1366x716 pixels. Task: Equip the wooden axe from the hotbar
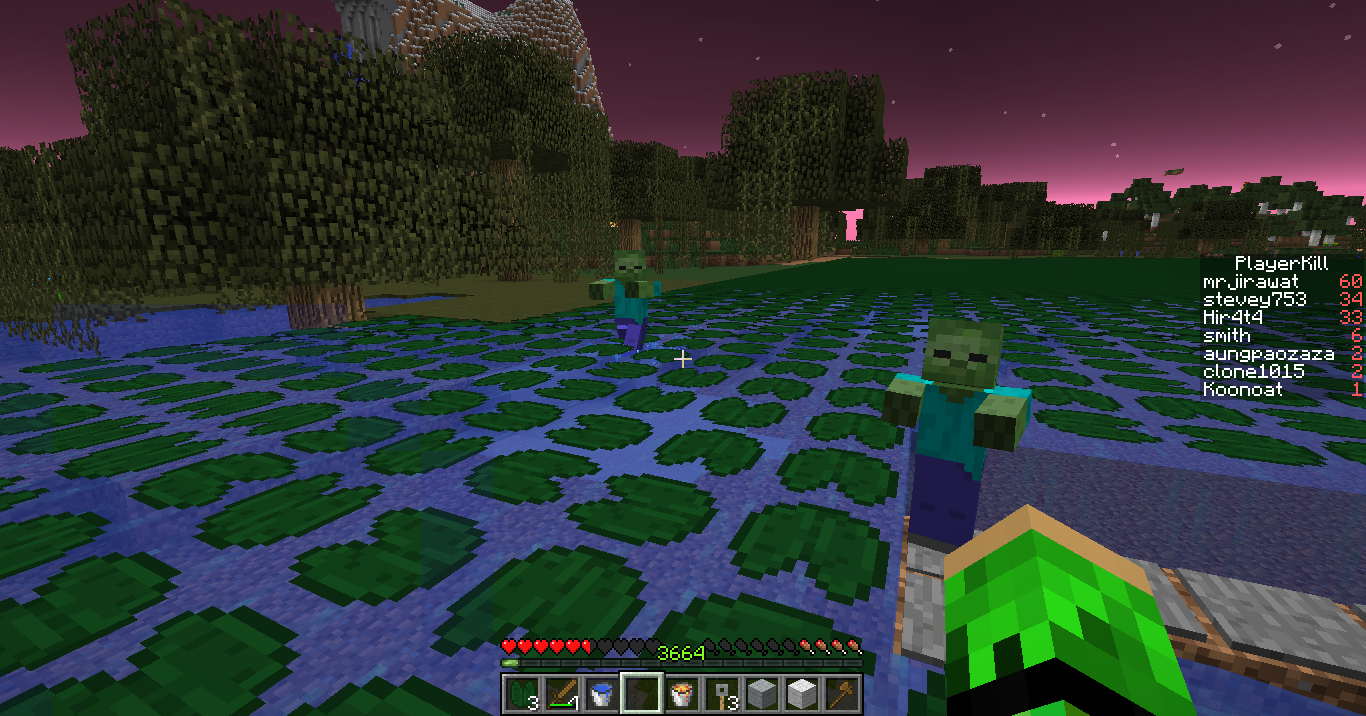click(x=841, y=692)
